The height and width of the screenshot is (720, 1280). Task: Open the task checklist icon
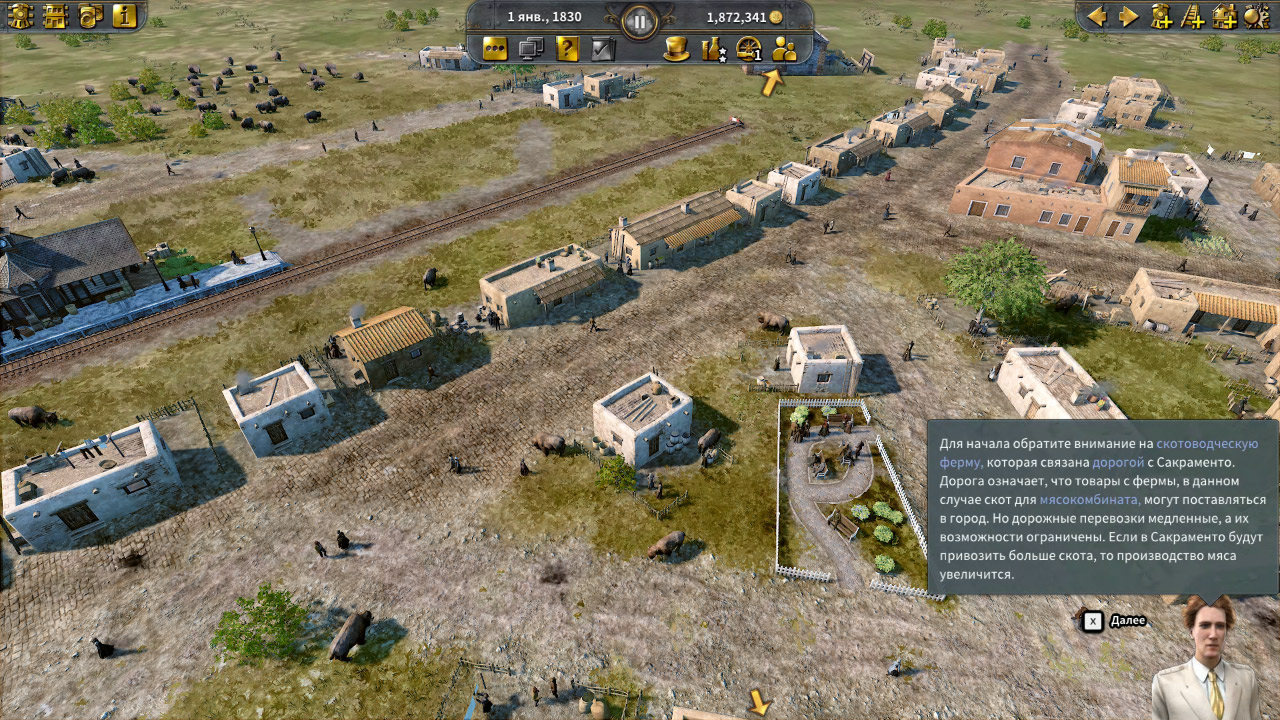click(x=600, y=49)
